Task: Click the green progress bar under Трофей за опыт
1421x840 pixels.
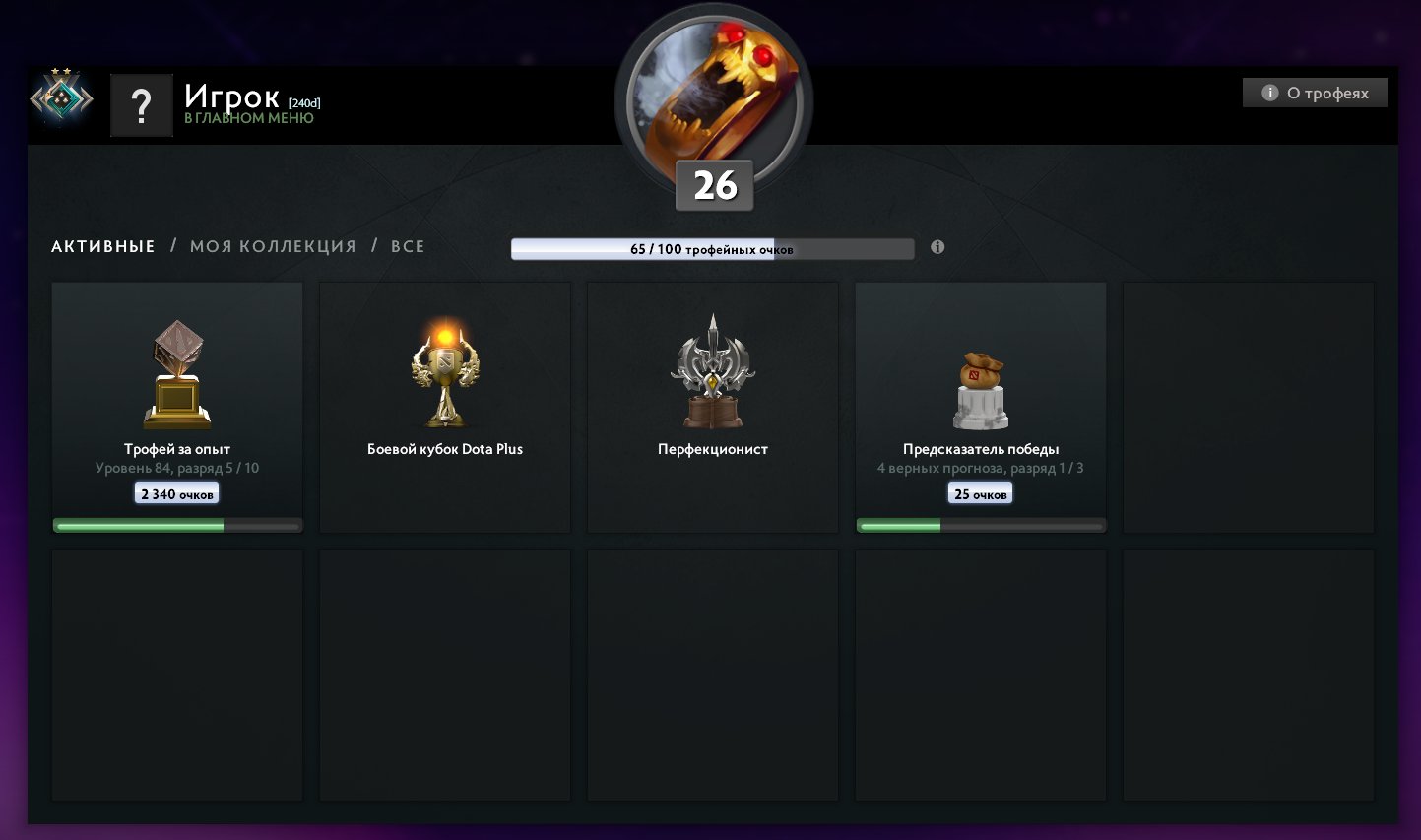Action: pos(176,525)
